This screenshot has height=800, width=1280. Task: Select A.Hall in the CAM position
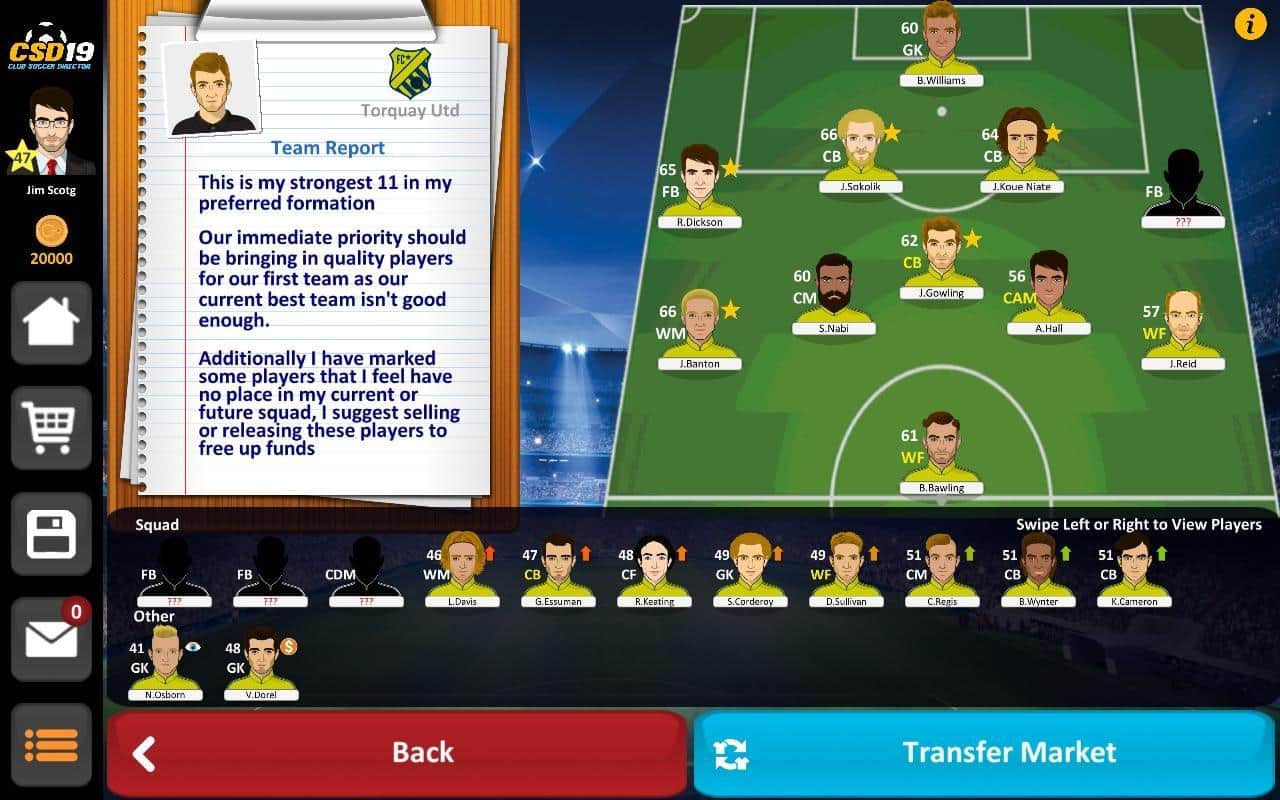pos(1048,292)
